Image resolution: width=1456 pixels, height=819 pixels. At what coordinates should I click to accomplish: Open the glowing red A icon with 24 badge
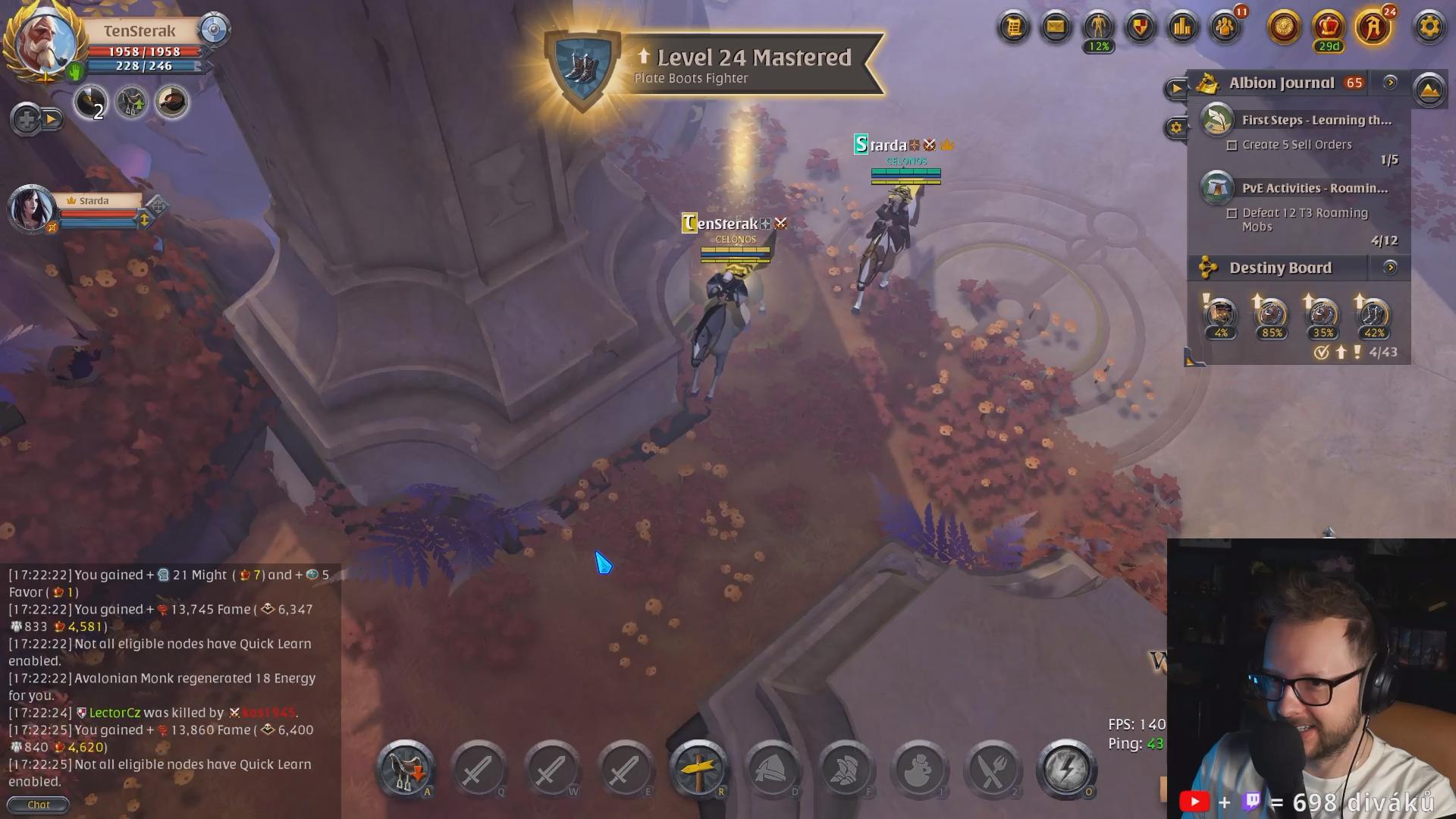coord(1373,28)
